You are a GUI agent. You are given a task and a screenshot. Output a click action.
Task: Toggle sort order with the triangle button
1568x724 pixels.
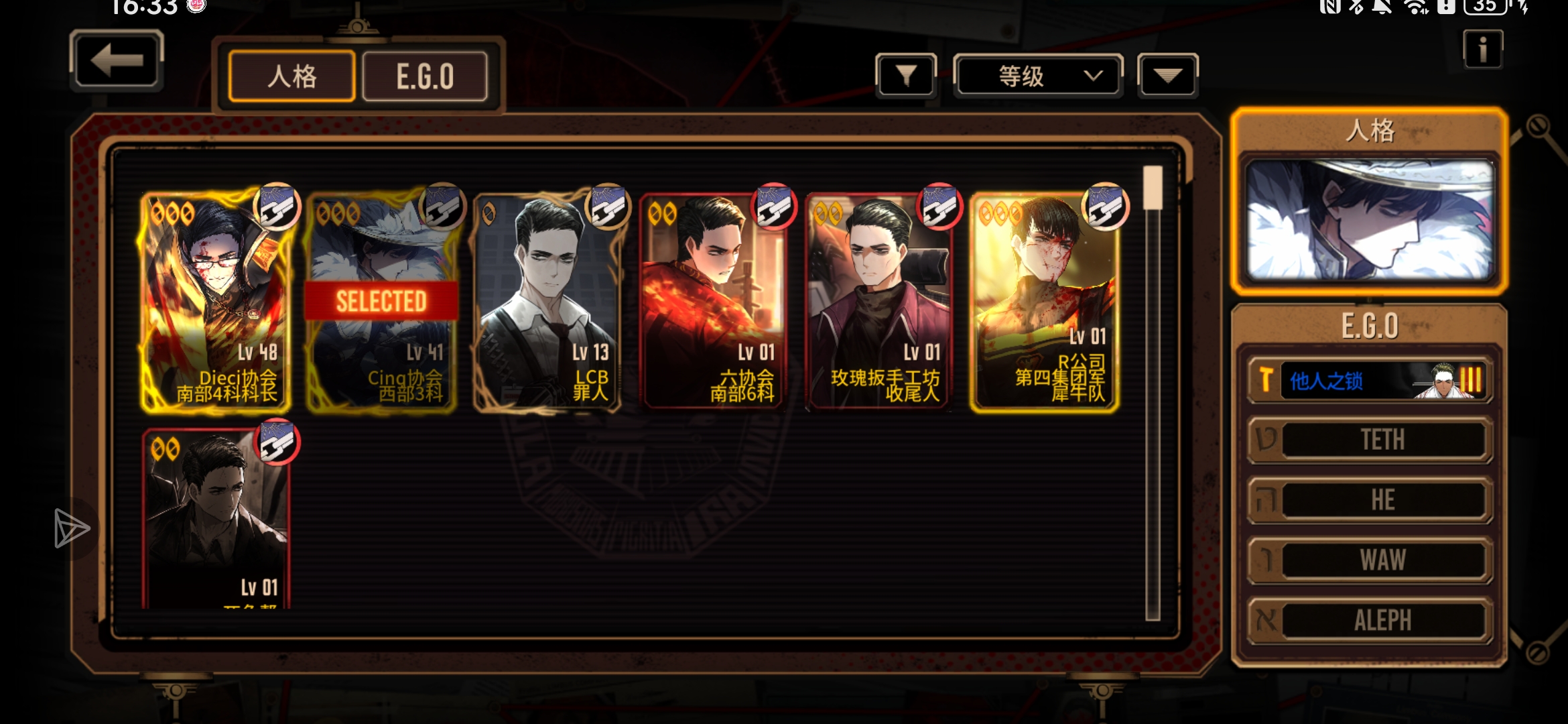(1167, 76)
